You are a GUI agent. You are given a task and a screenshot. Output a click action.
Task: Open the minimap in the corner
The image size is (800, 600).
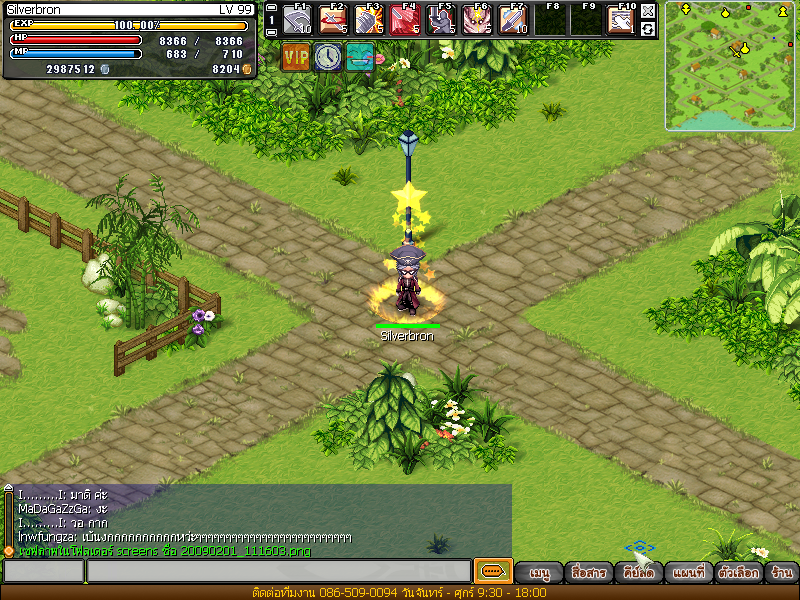(730, 65)
